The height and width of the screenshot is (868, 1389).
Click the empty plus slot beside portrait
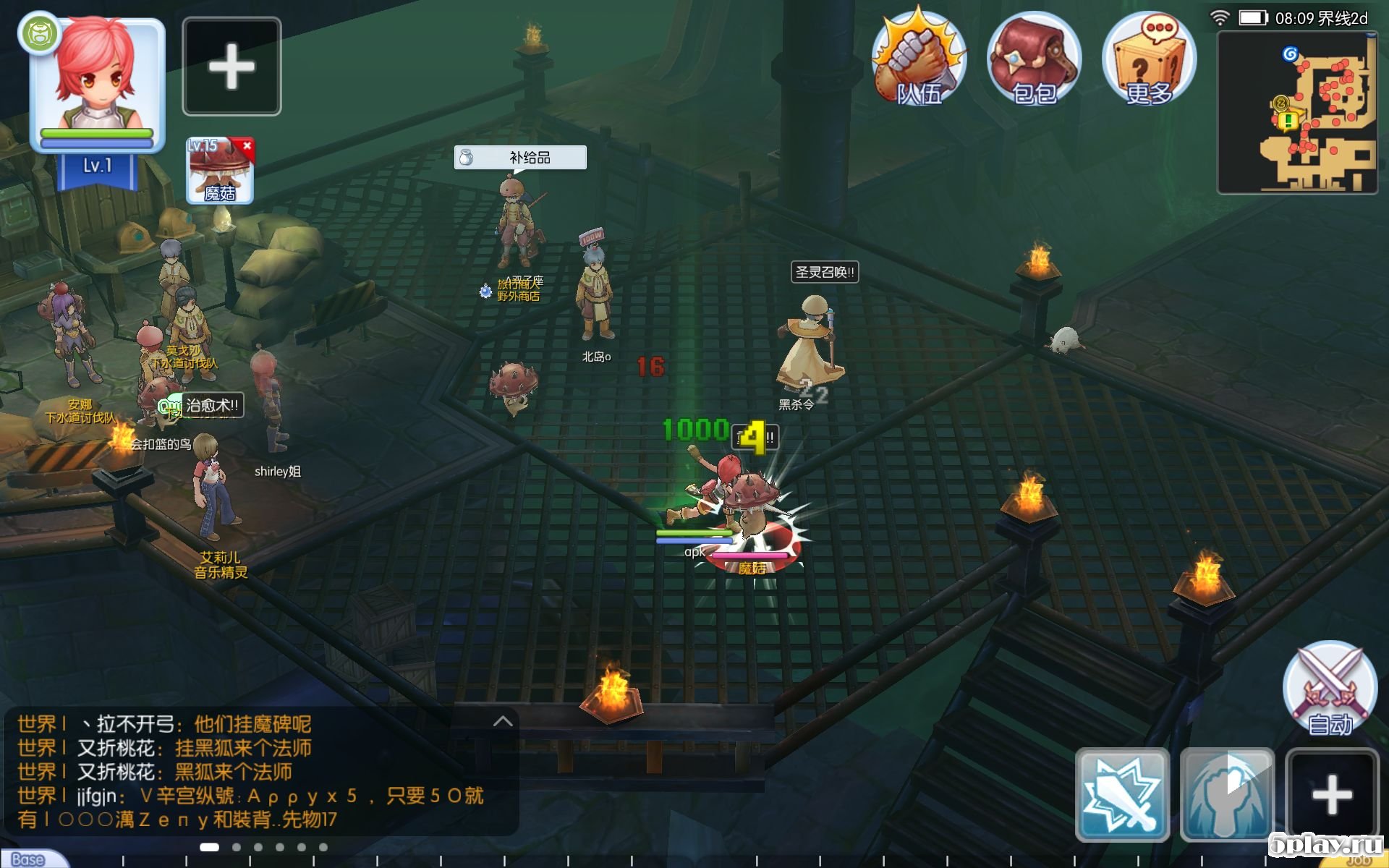(231, 67)
